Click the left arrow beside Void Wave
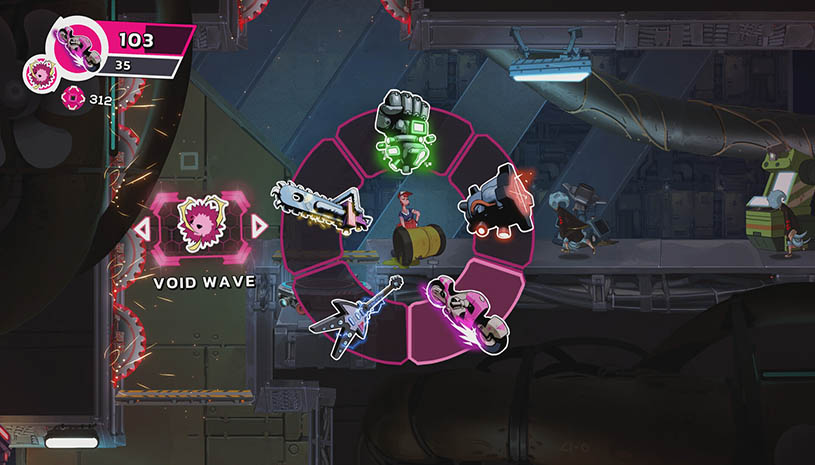This screenshot has height=465, width=815. pyautogui.click(x=142, y=227)
